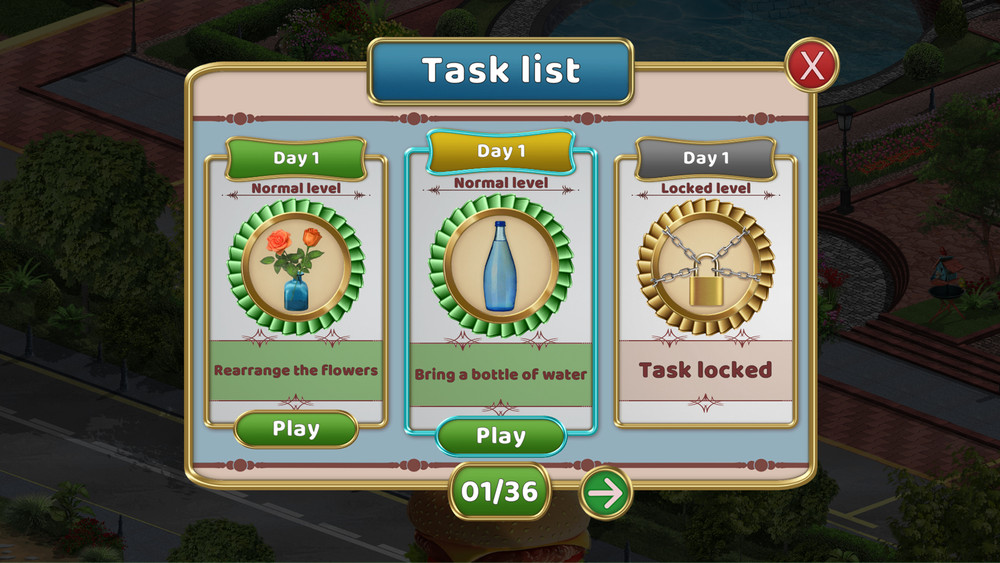
Task: Go to the next task page arrow
Action: 605,493
